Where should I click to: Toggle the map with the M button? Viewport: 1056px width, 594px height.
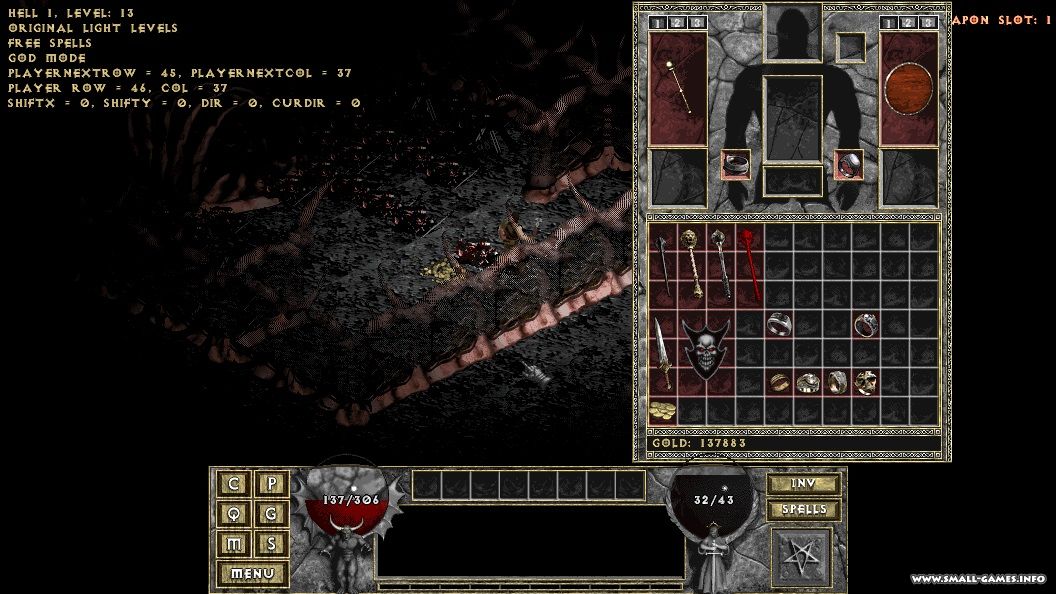point(234,544)
